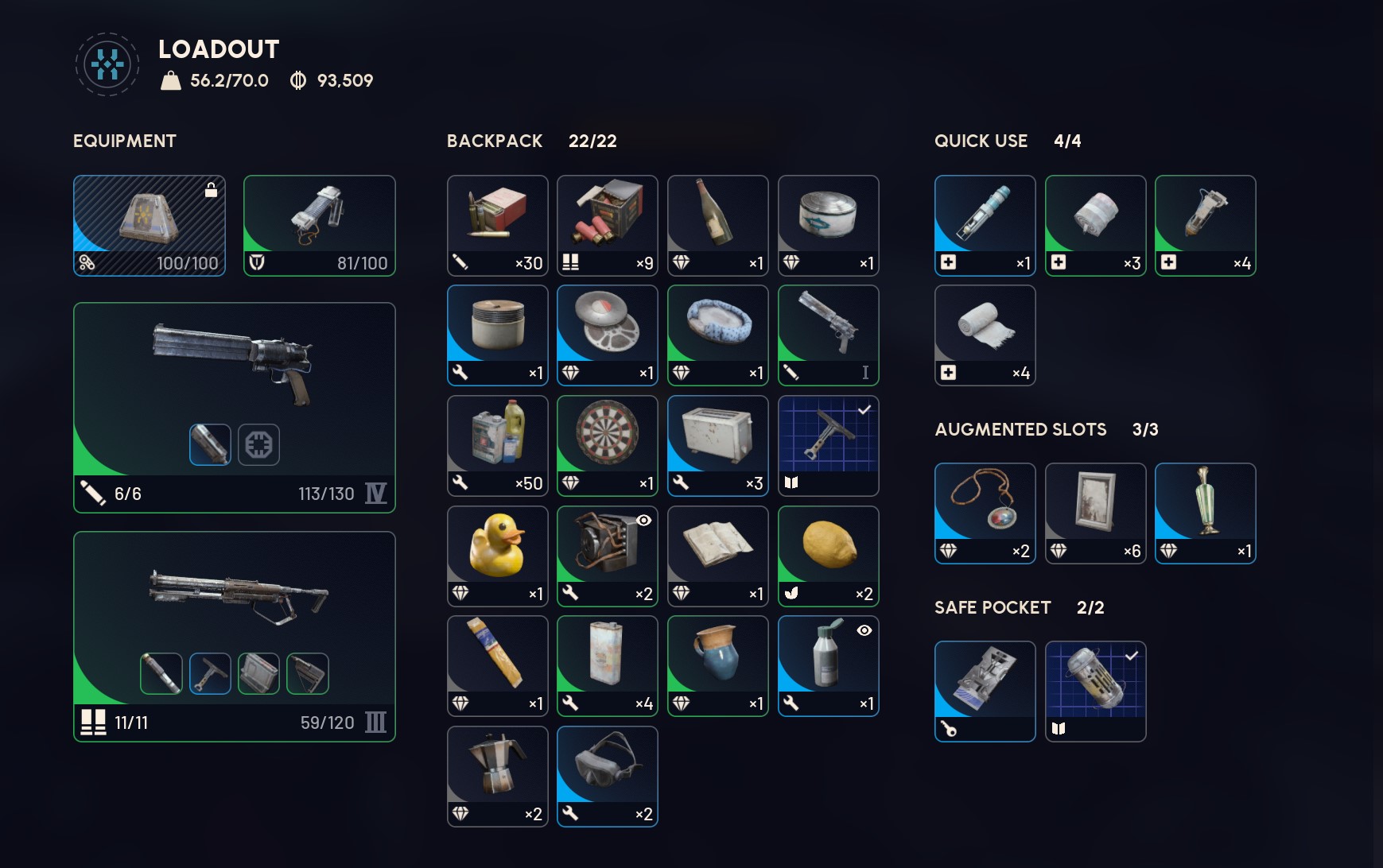Pick the lemon item in backpack
The width and height of the screenshot is (1383, 868).
(828, 556)
